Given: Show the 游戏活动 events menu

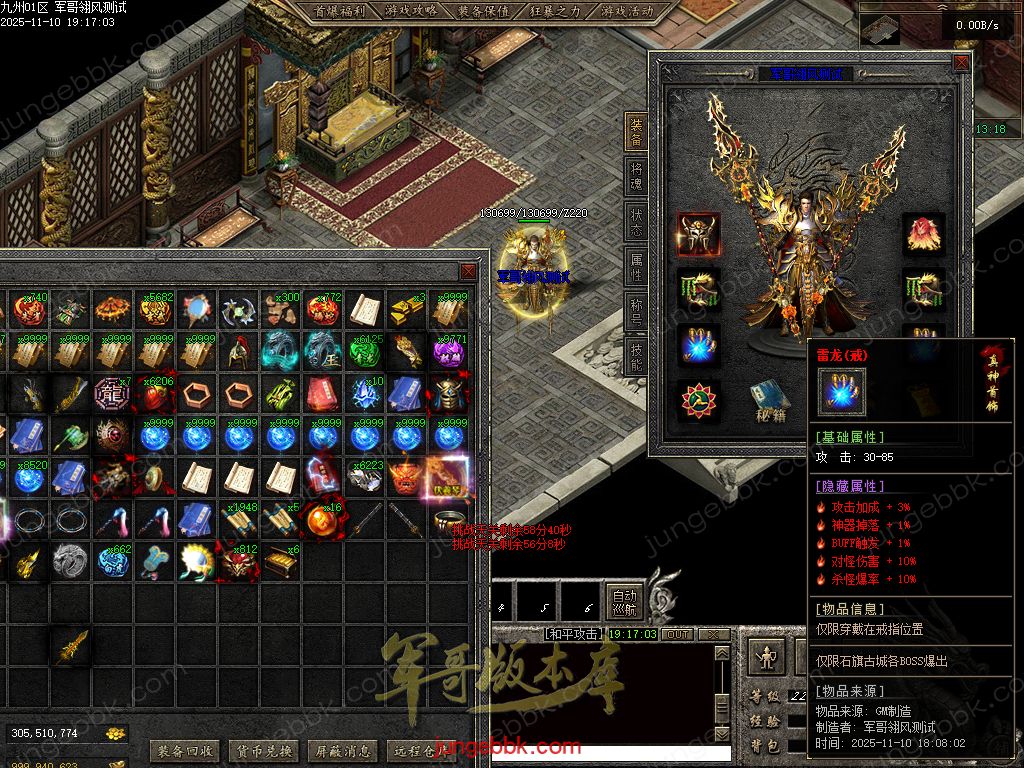Looking at the screenshot, I should click(x=627, y=12).
